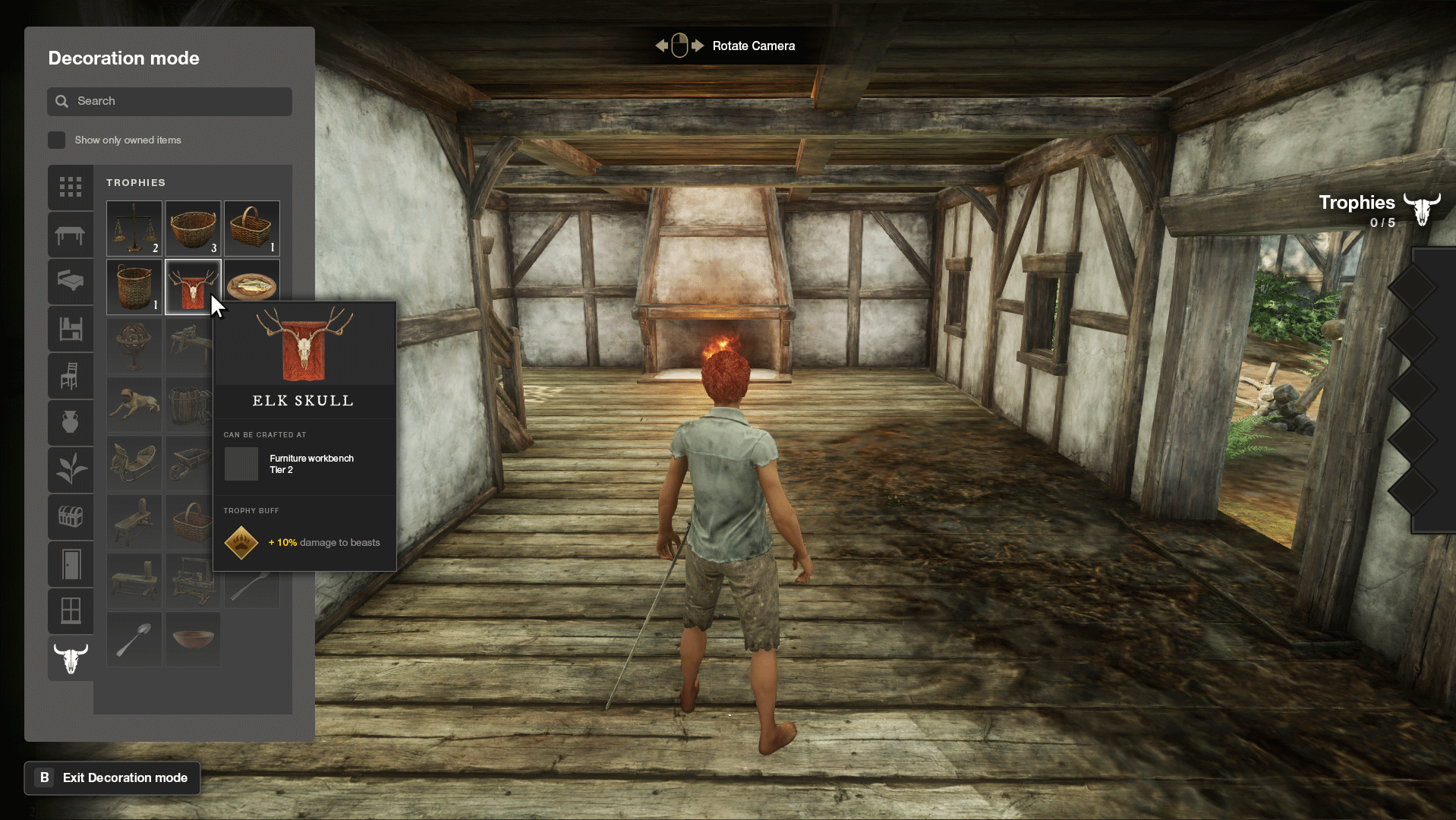This screenshot has width=1456, height=820.
Task: Open the vase decorations category tab
Action: 71,423
